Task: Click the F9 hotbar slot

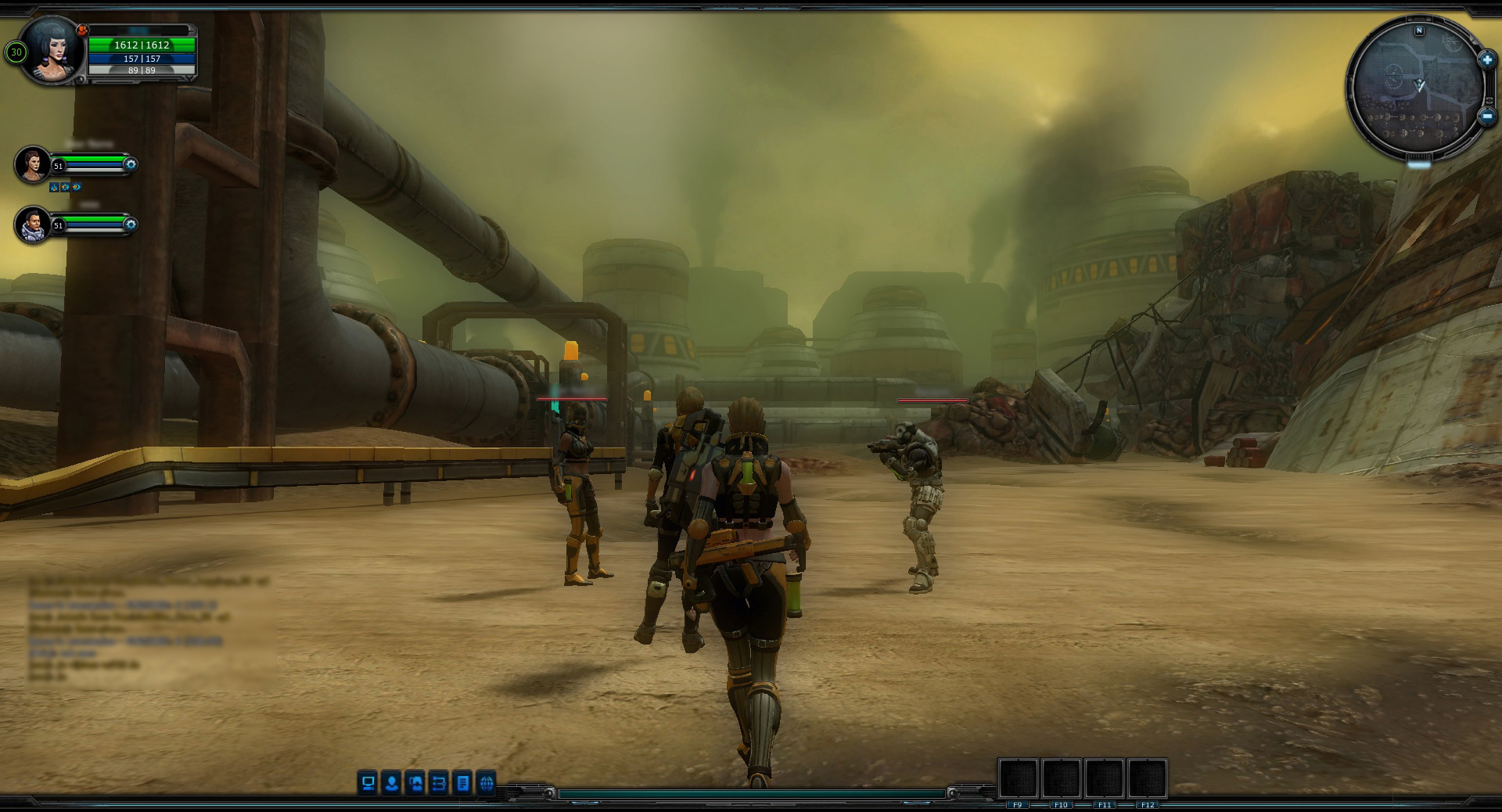Action: [x=1018, y=779]
